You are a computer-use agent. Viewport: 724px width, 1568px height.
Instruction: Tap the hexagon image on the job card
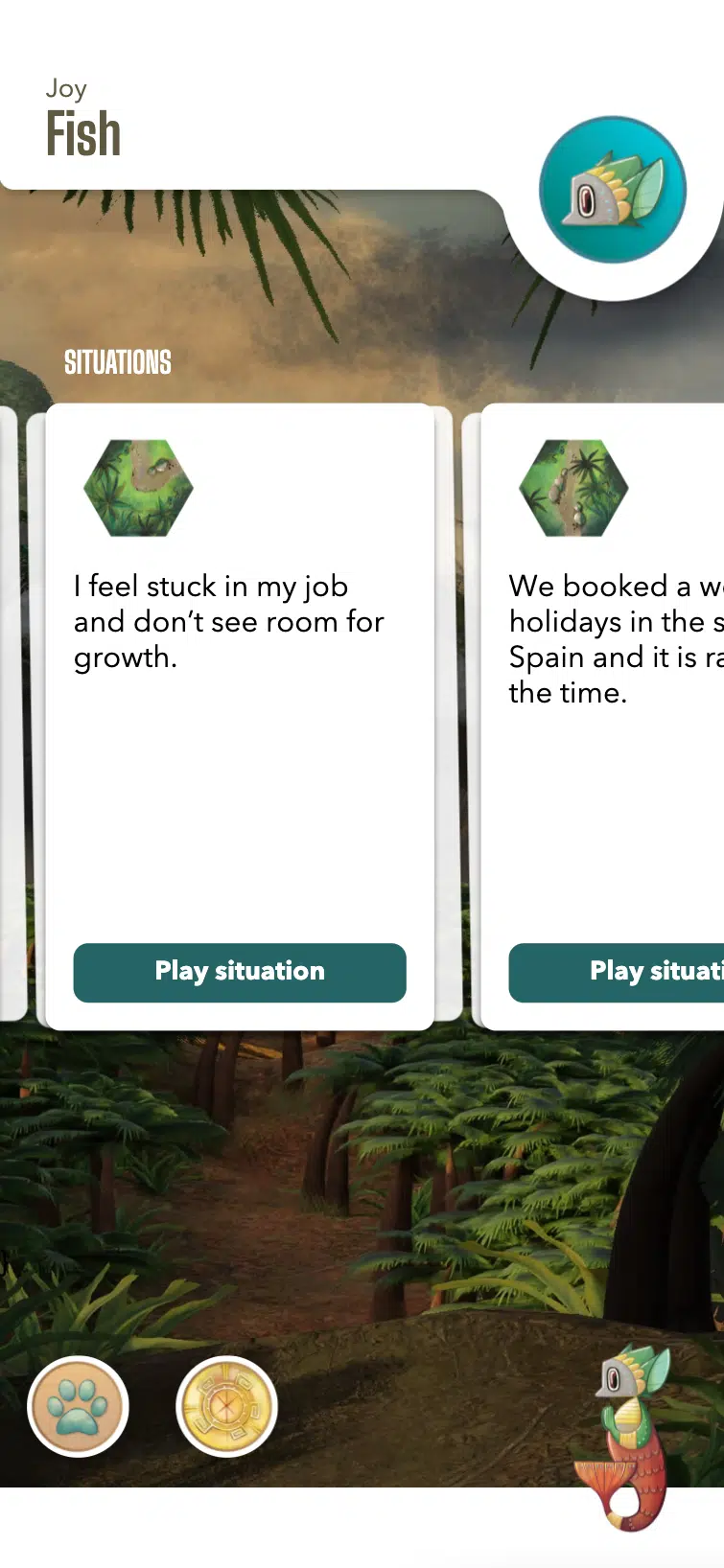139,488
